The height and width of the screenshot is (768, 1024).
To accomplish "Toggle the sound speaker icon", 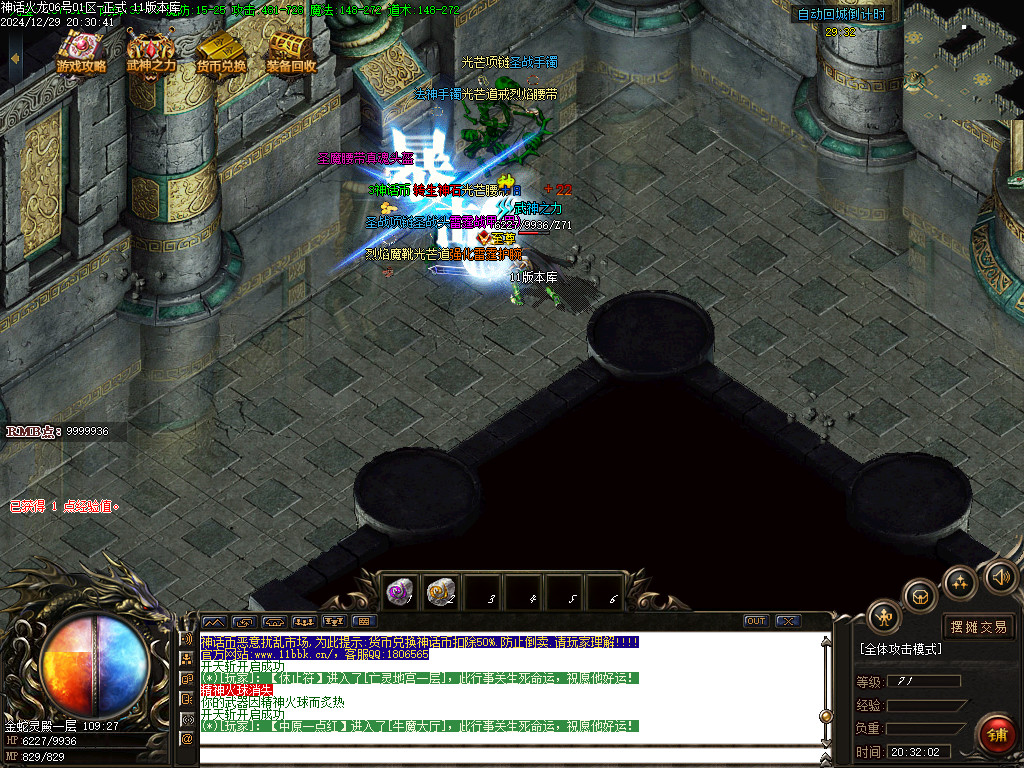I will [x=1000, y=576].
